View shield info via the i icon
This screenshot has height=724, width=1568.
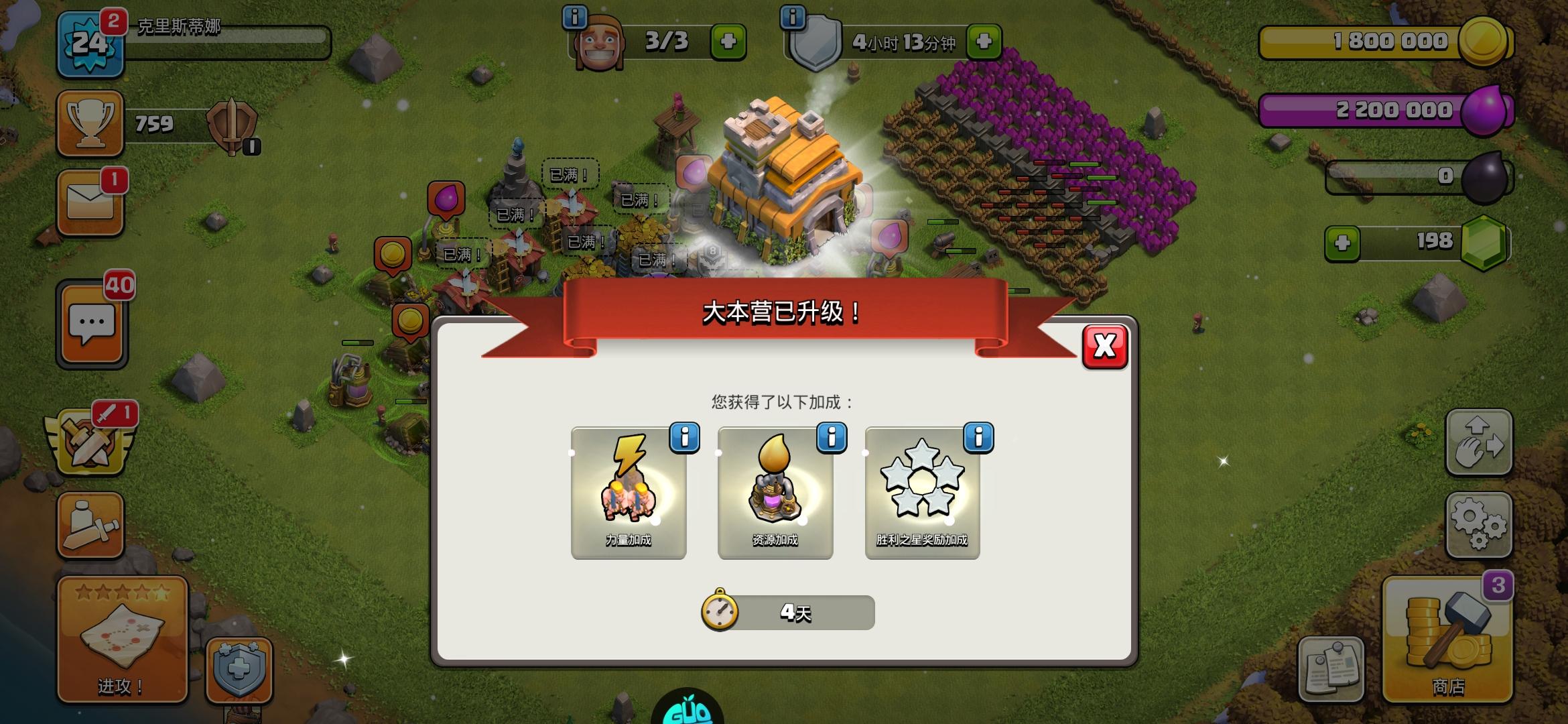coord(794,19)
